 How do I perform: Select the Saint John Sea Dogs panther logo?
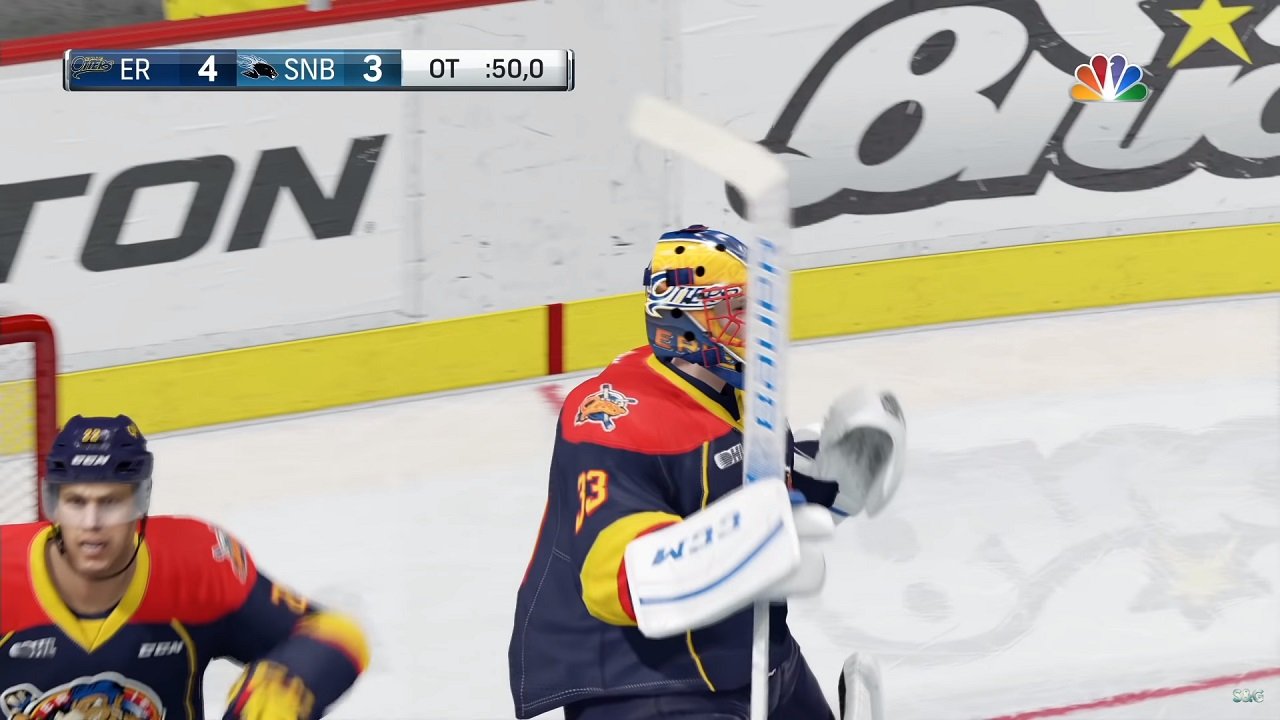[x=257, y=68]
